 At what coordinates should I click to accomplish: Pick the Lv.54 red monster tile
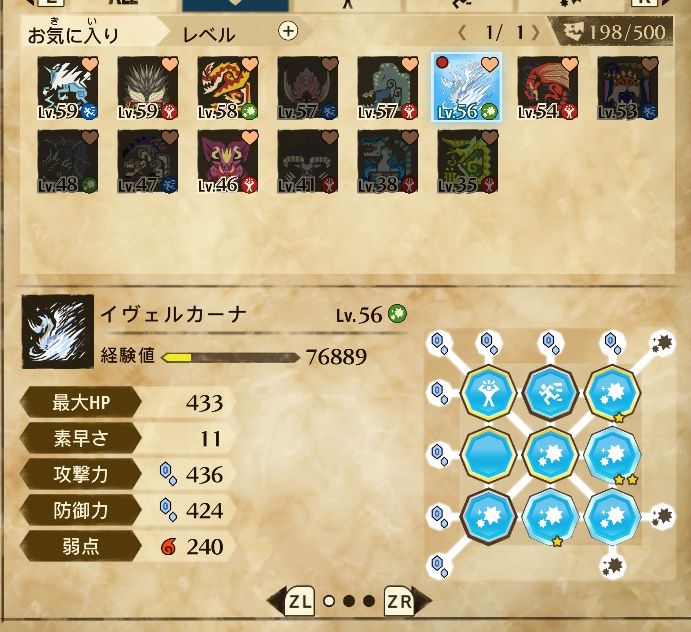click(x=546, y=87)
